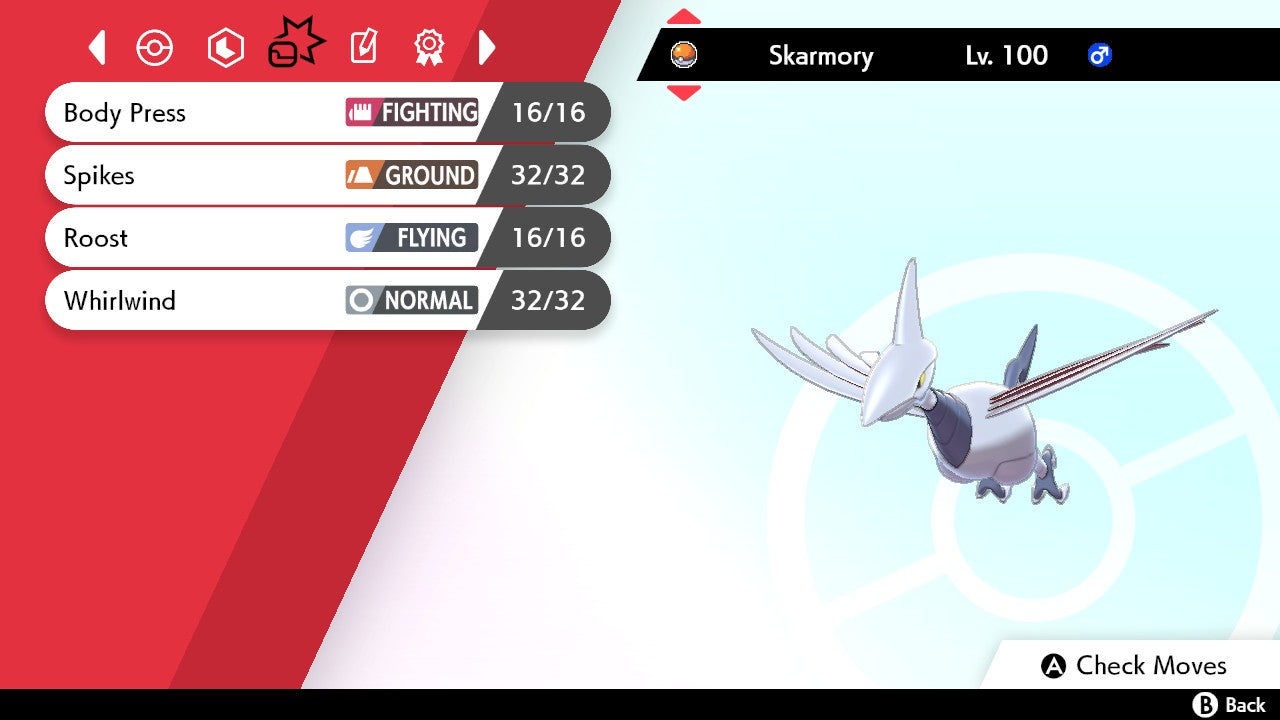1280x720 pixels.
Task: Go back using the Back button
Action: point(1229,705)
